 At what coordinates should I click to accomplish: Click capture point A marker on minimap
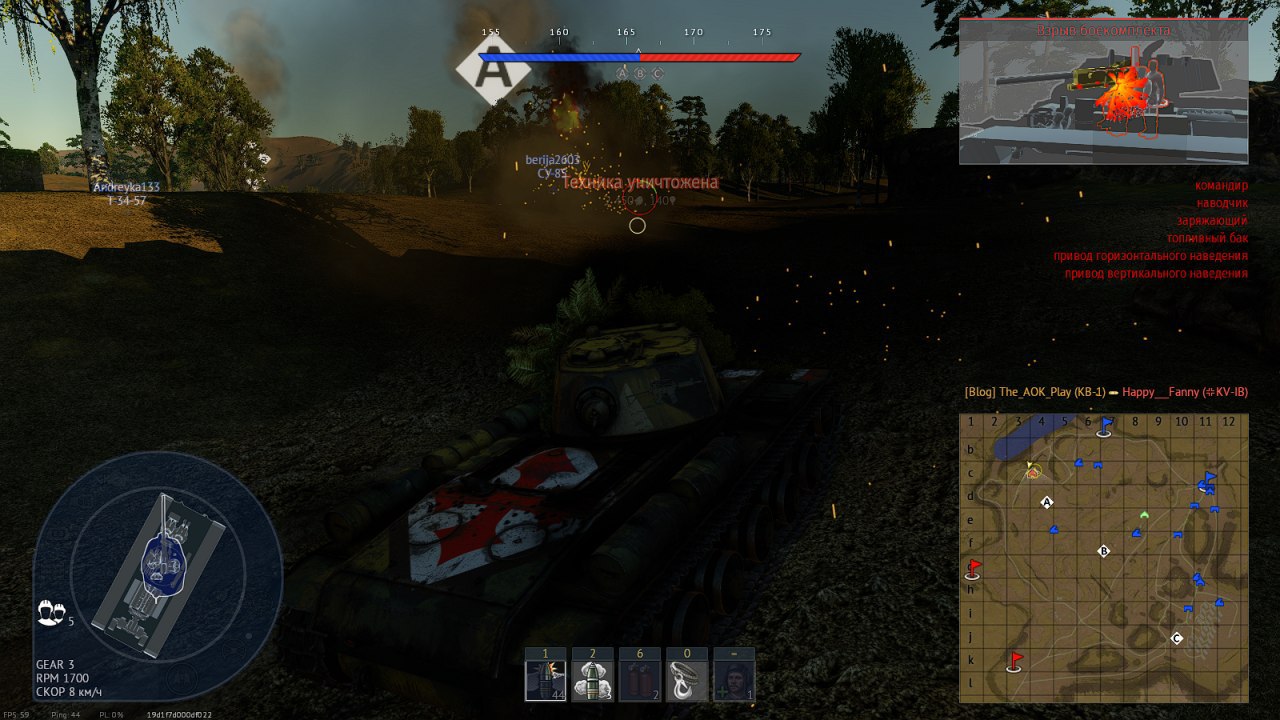coord(1047,502)
